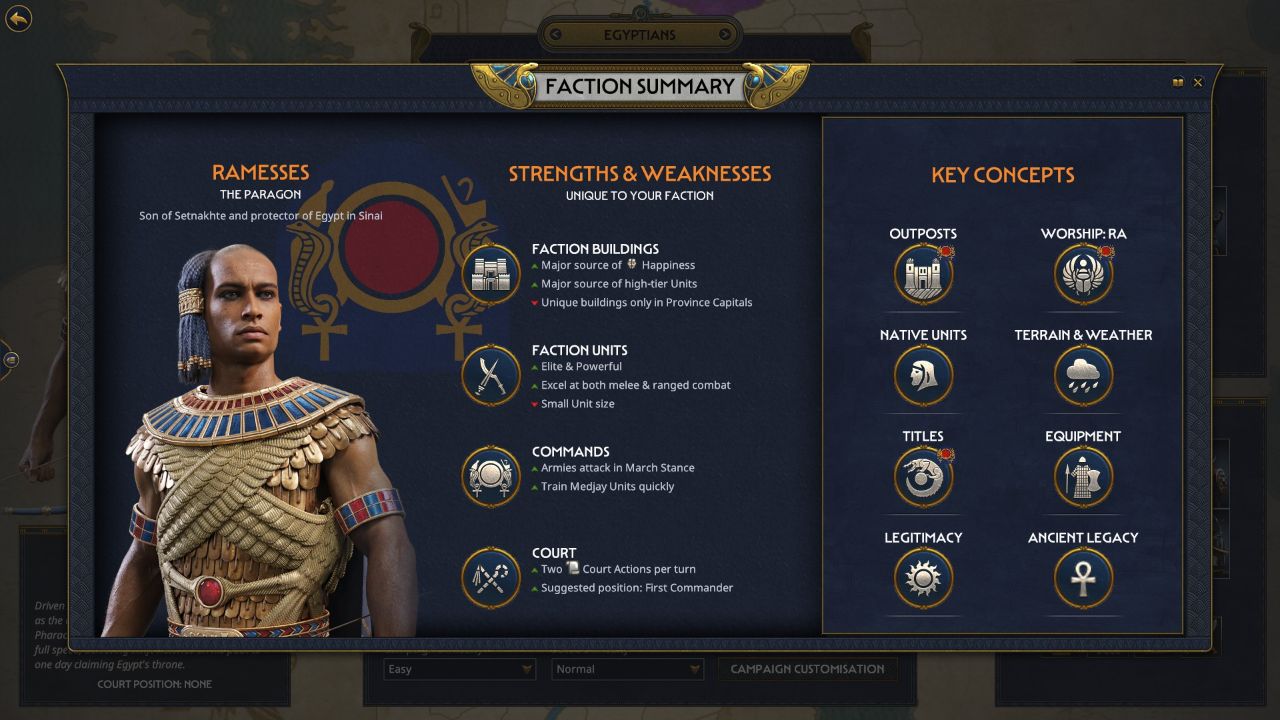Open the Worship: Ra key concept
The image size is (1280, 720).
click(x=1082, y=272)
